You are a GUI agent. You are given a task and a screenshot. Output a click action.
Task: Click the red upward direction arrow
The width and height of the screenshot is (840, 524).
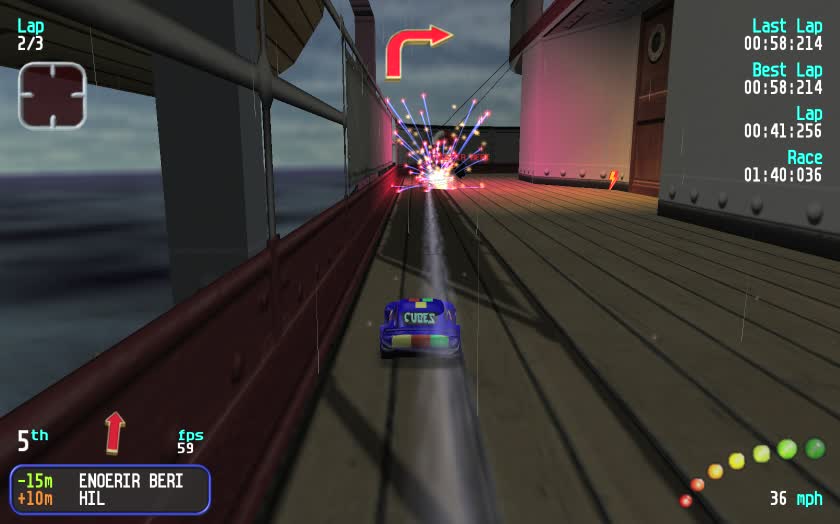(115, 432)
